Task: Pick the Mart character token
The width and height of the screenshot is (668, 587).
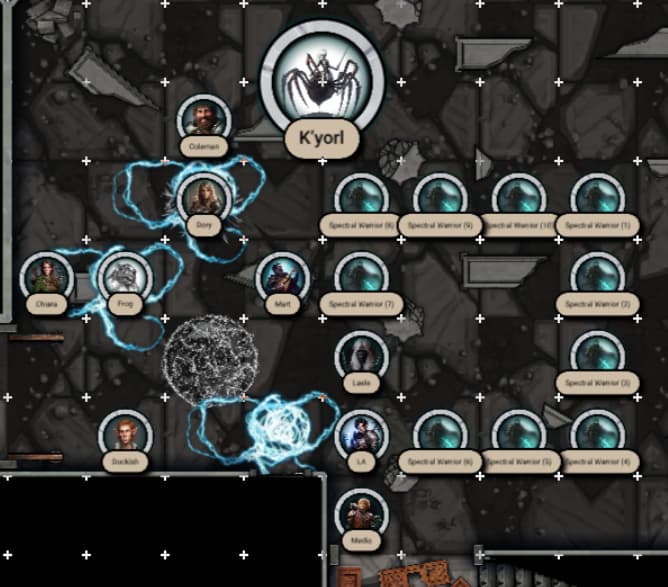Action: click(282, 275)
